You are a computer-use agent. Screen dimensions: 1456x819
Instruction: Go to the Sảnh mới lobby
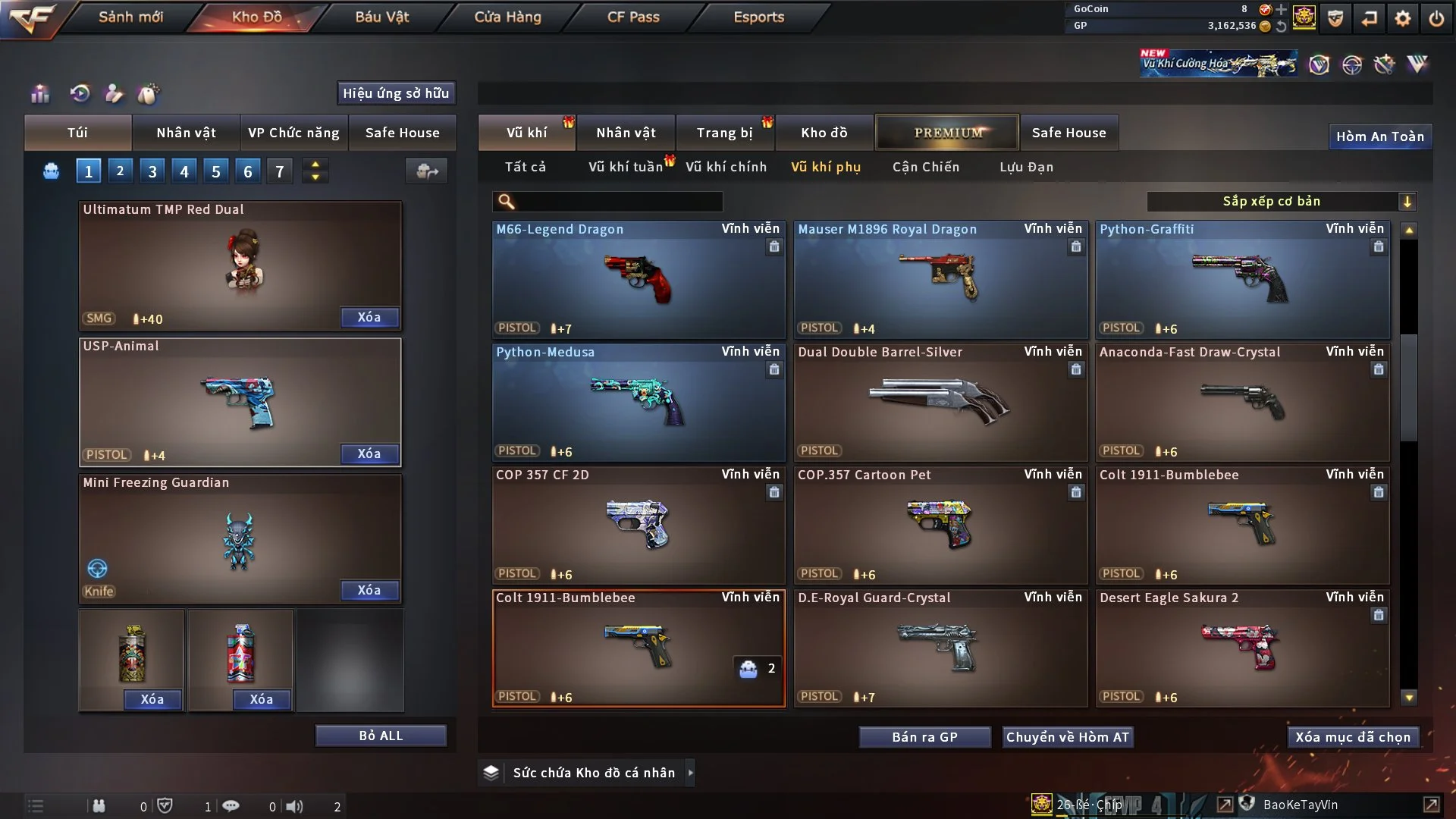pos(130,17)
